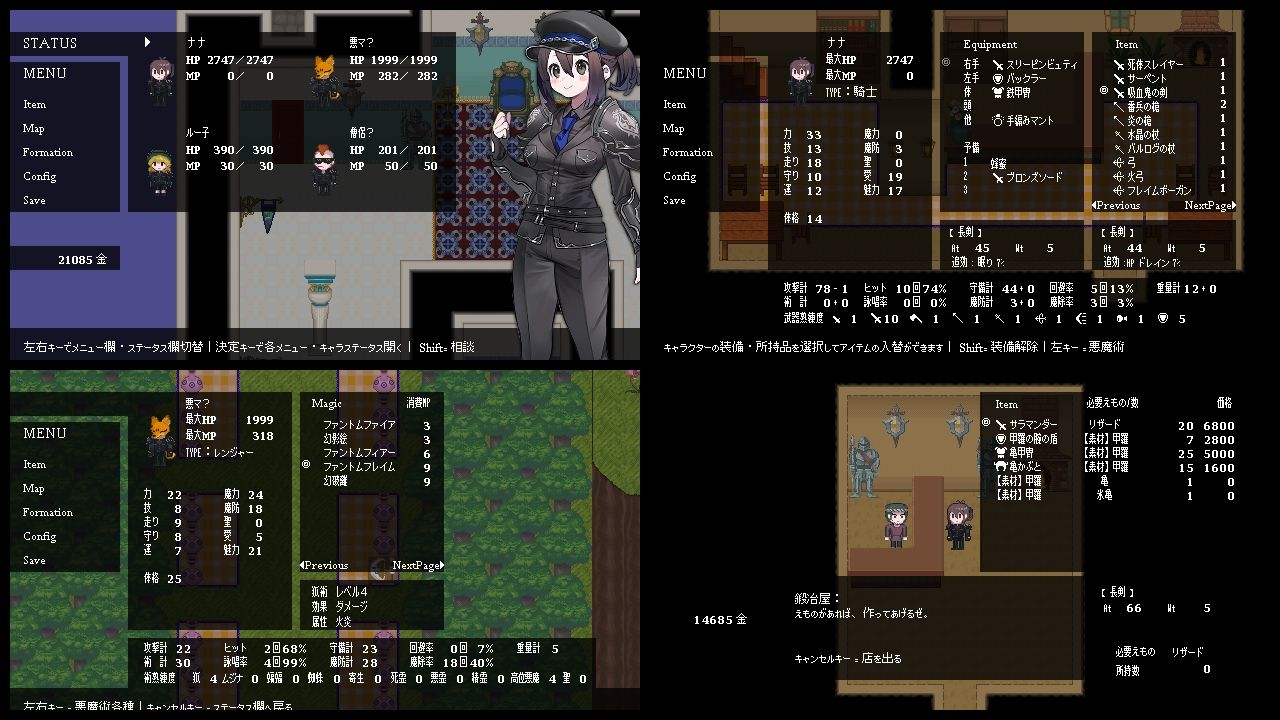Click the ブロンズソード icon in the spare equipment slot
This screenshot has width=1280, height=720.
pos(999,178)
